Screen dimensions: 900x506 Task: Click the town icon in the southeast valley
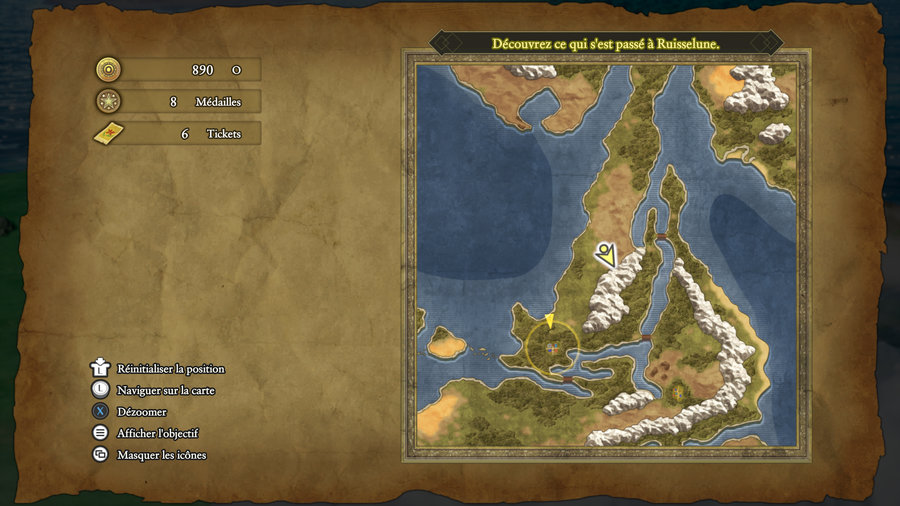tap(680, 392)
